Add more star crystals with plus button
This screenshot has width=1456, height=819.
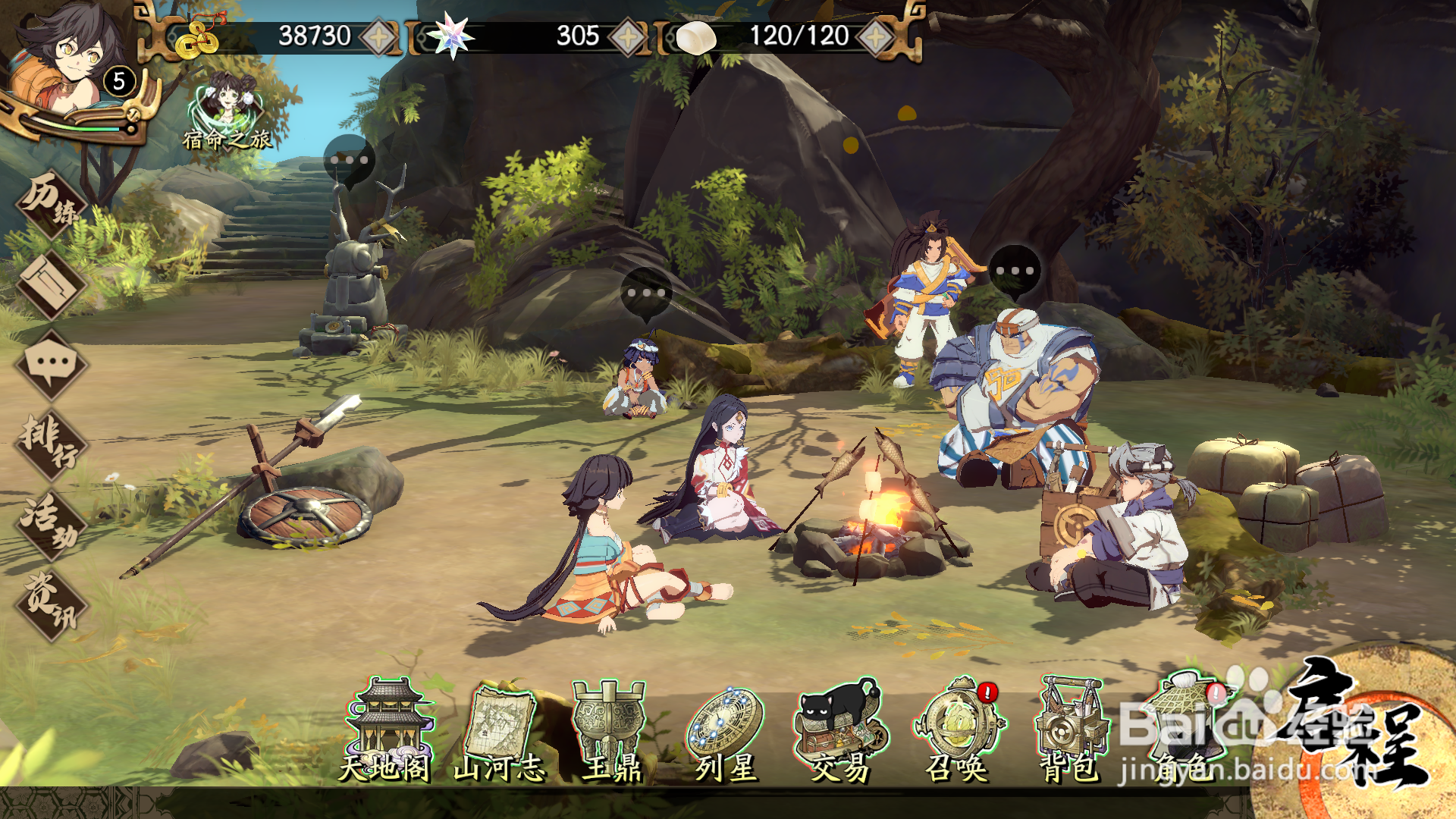point(627,36)
